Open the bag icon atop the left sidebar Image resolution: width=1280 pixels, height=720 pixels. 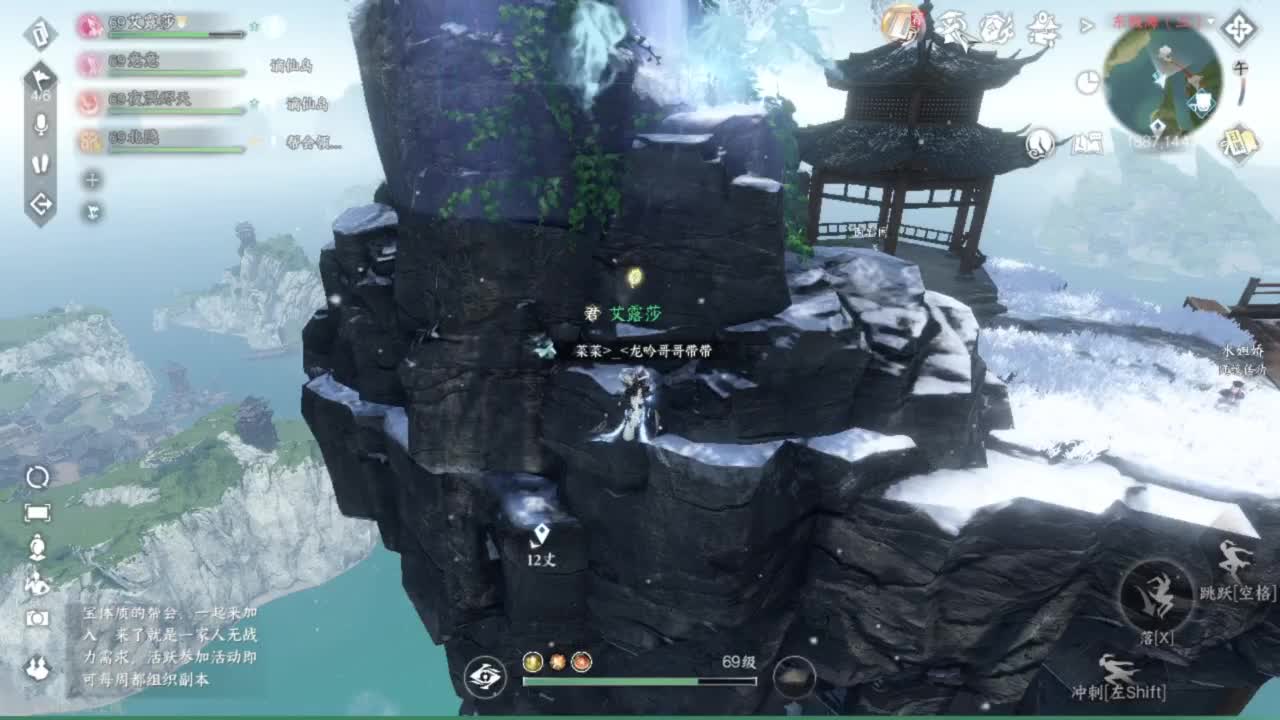pos(41,34)
